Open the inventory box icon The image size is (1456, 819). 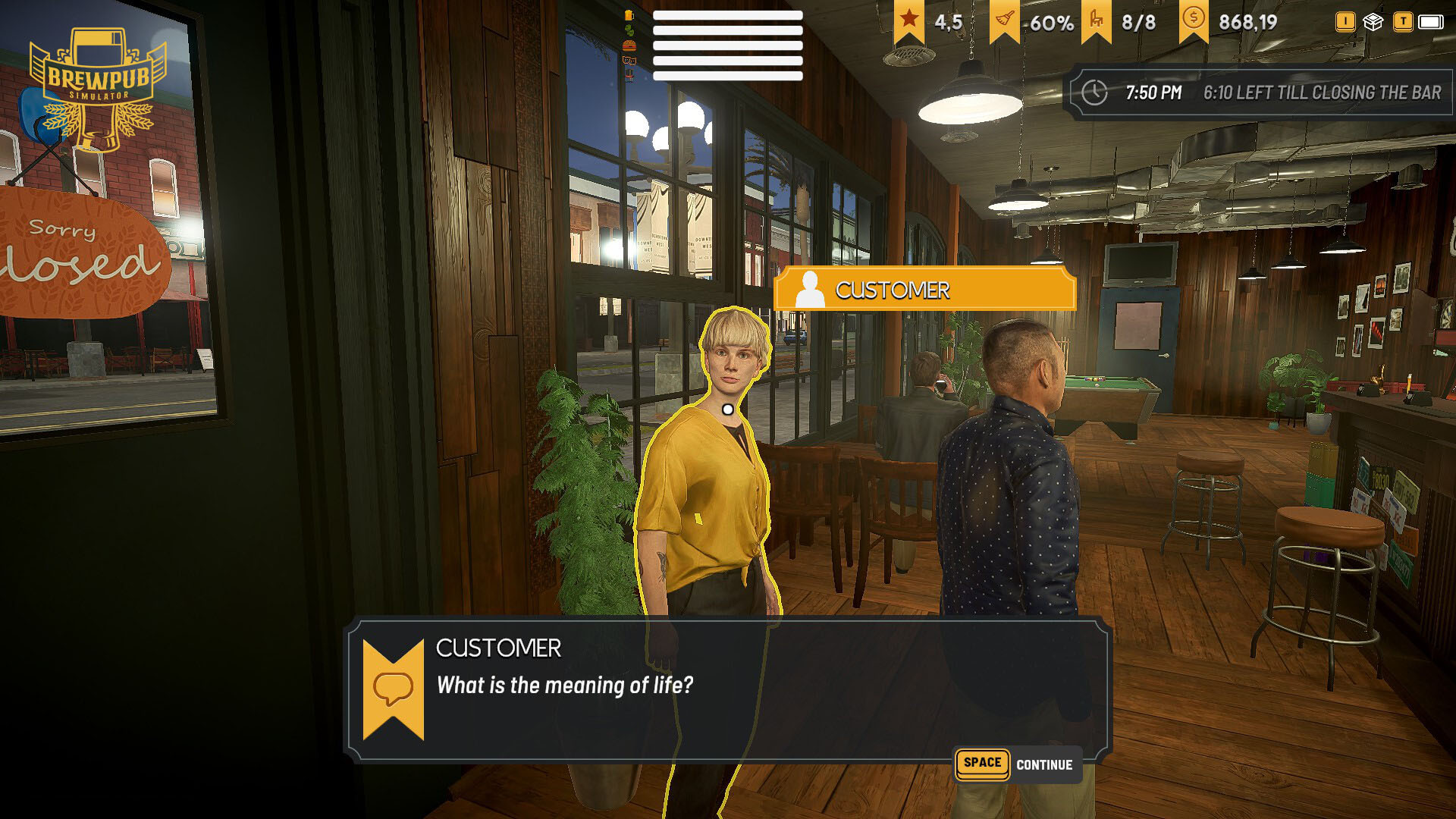coord(1373,22)
